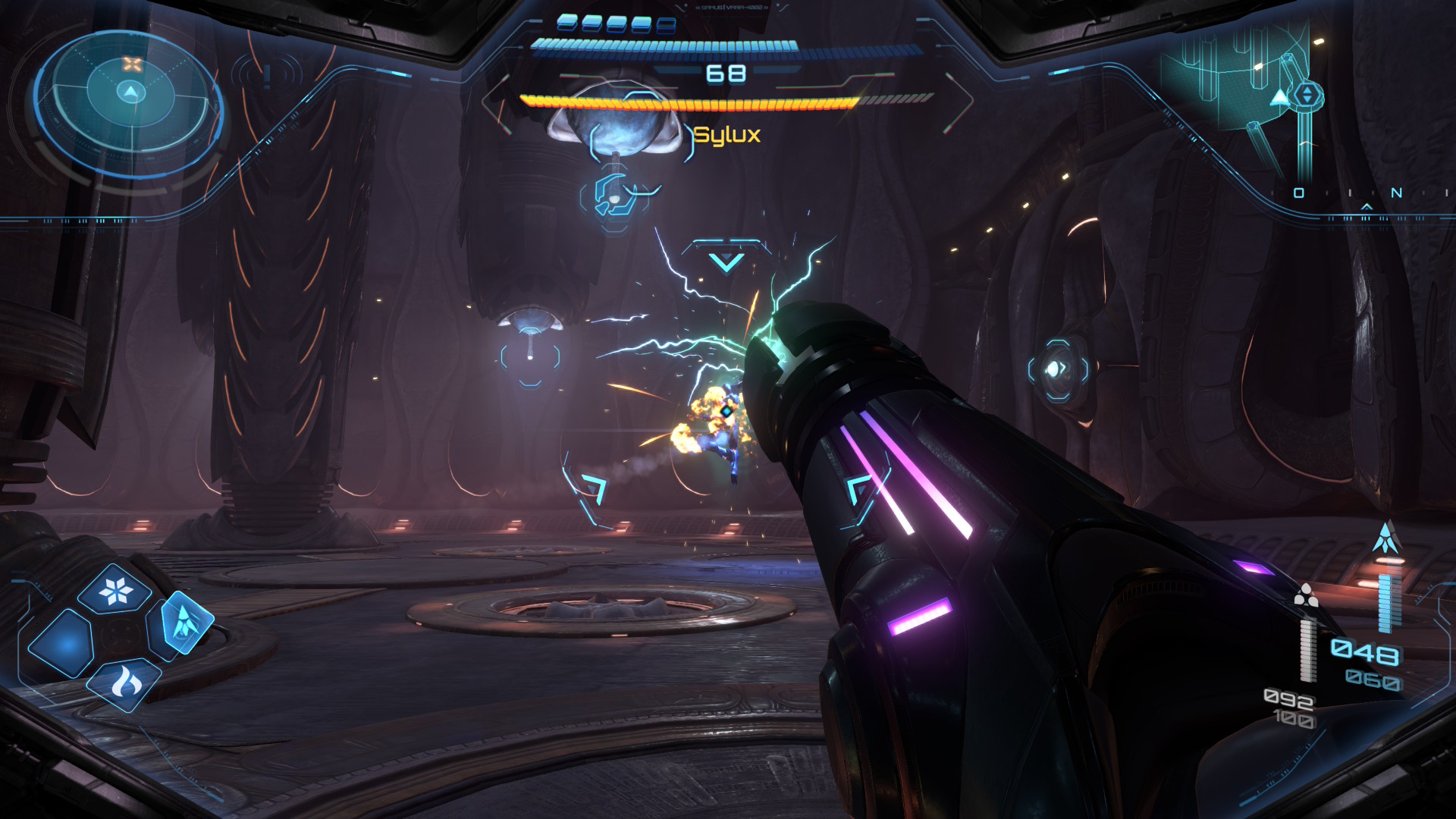Click the faint alert indicator beside the radar
1456x819 pixels.
[x=267, y=76]
